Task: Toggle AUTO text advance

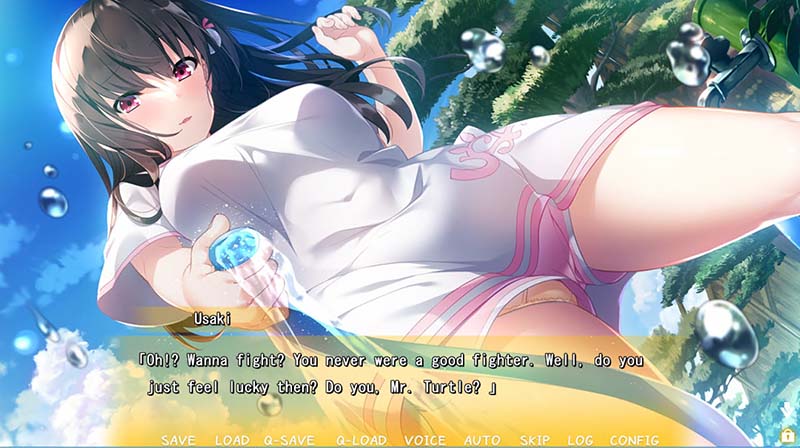Action: (x=482, y=440)
